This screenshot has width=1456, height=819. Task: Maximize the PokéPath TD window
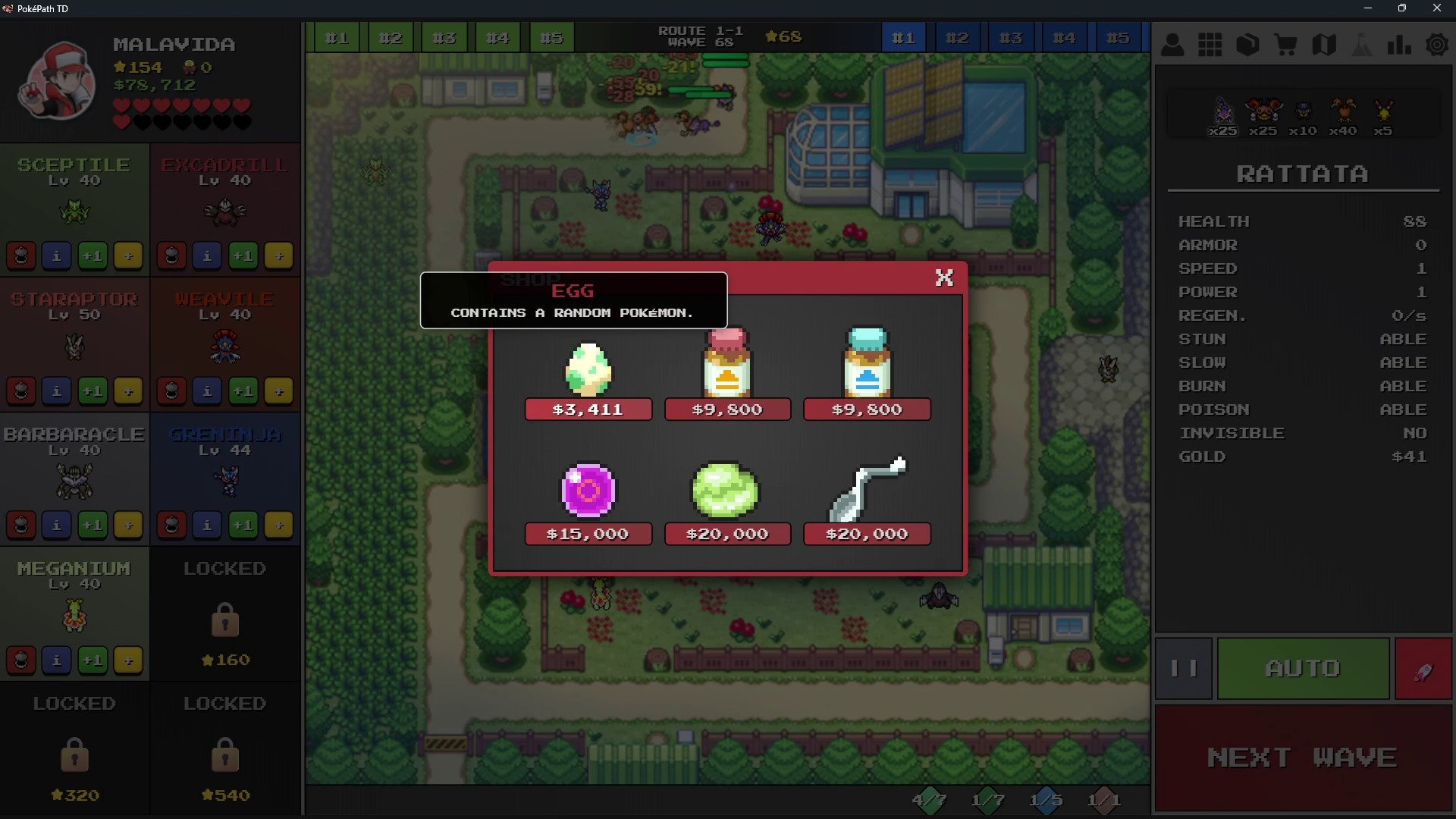click(1402, 8)
